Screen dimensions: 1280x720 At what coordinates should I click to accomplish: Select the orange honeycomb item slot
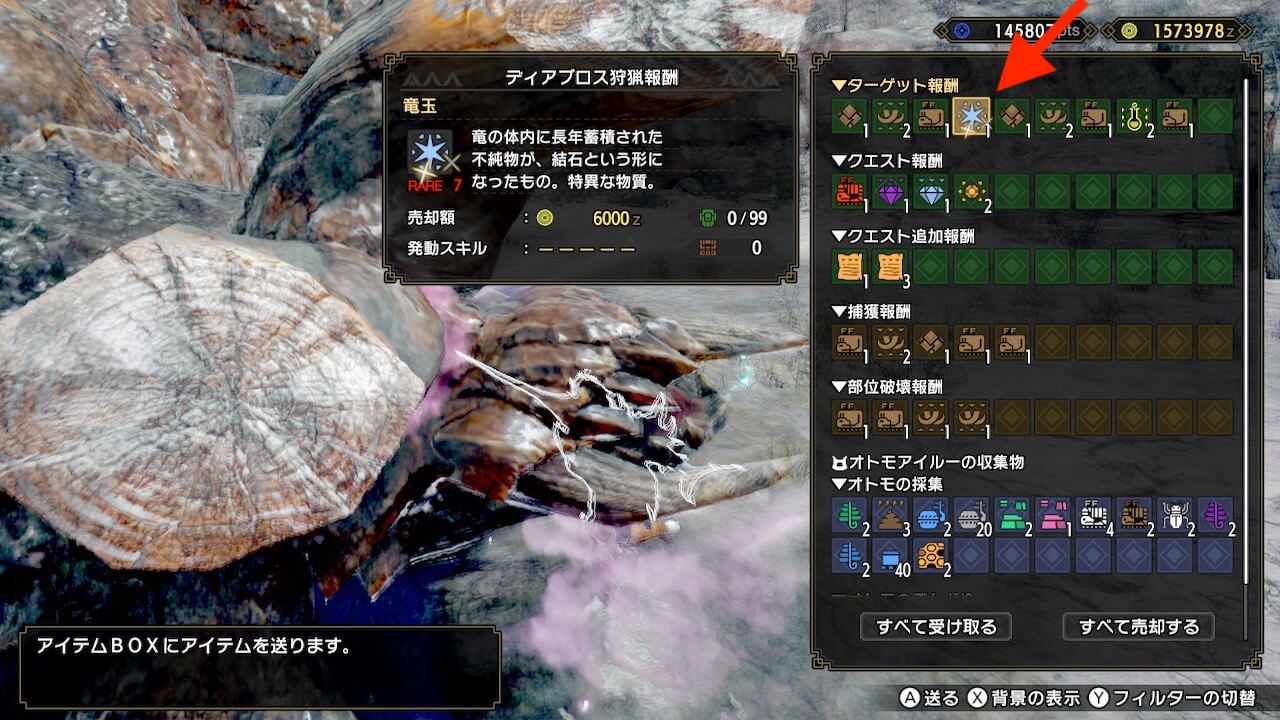(930, 556)
